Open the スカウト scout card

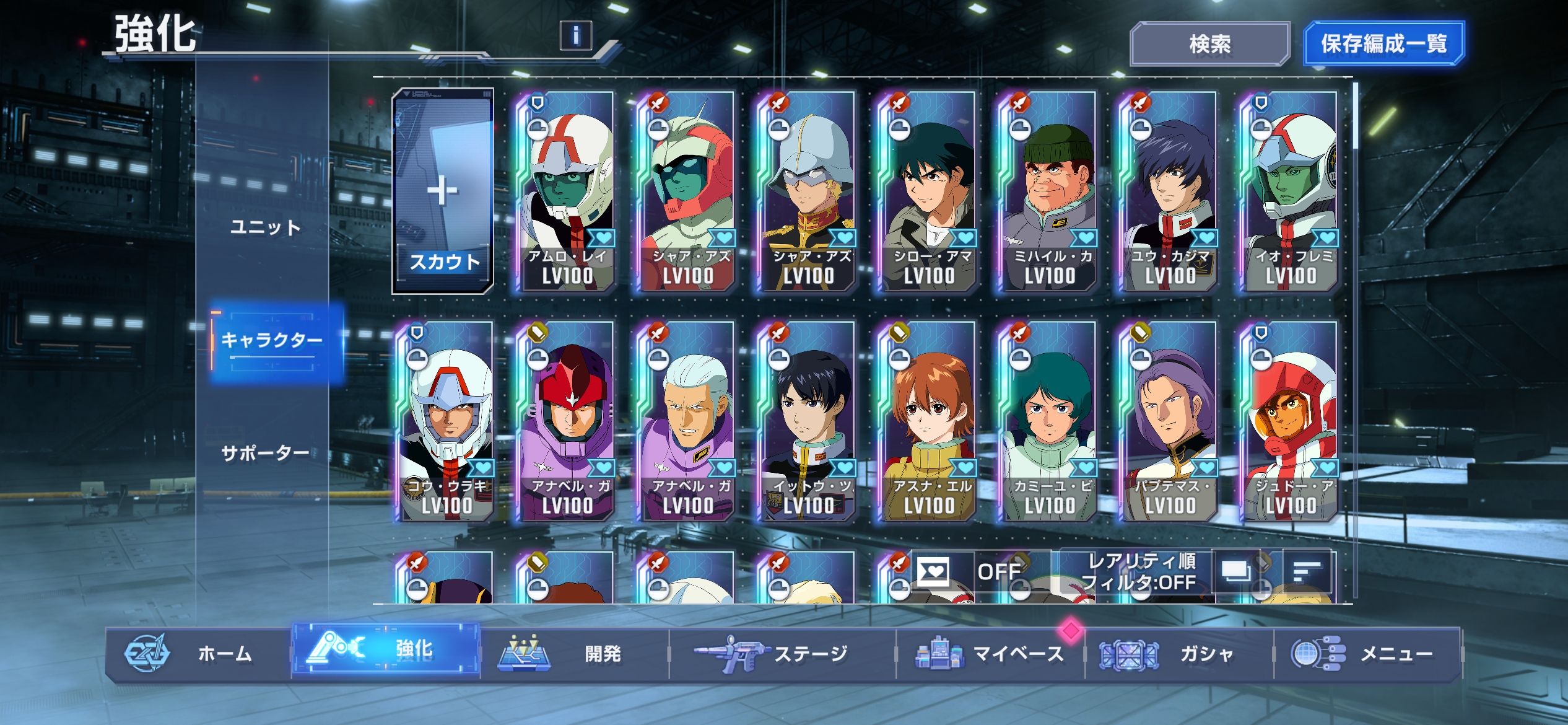coord(443,192)
